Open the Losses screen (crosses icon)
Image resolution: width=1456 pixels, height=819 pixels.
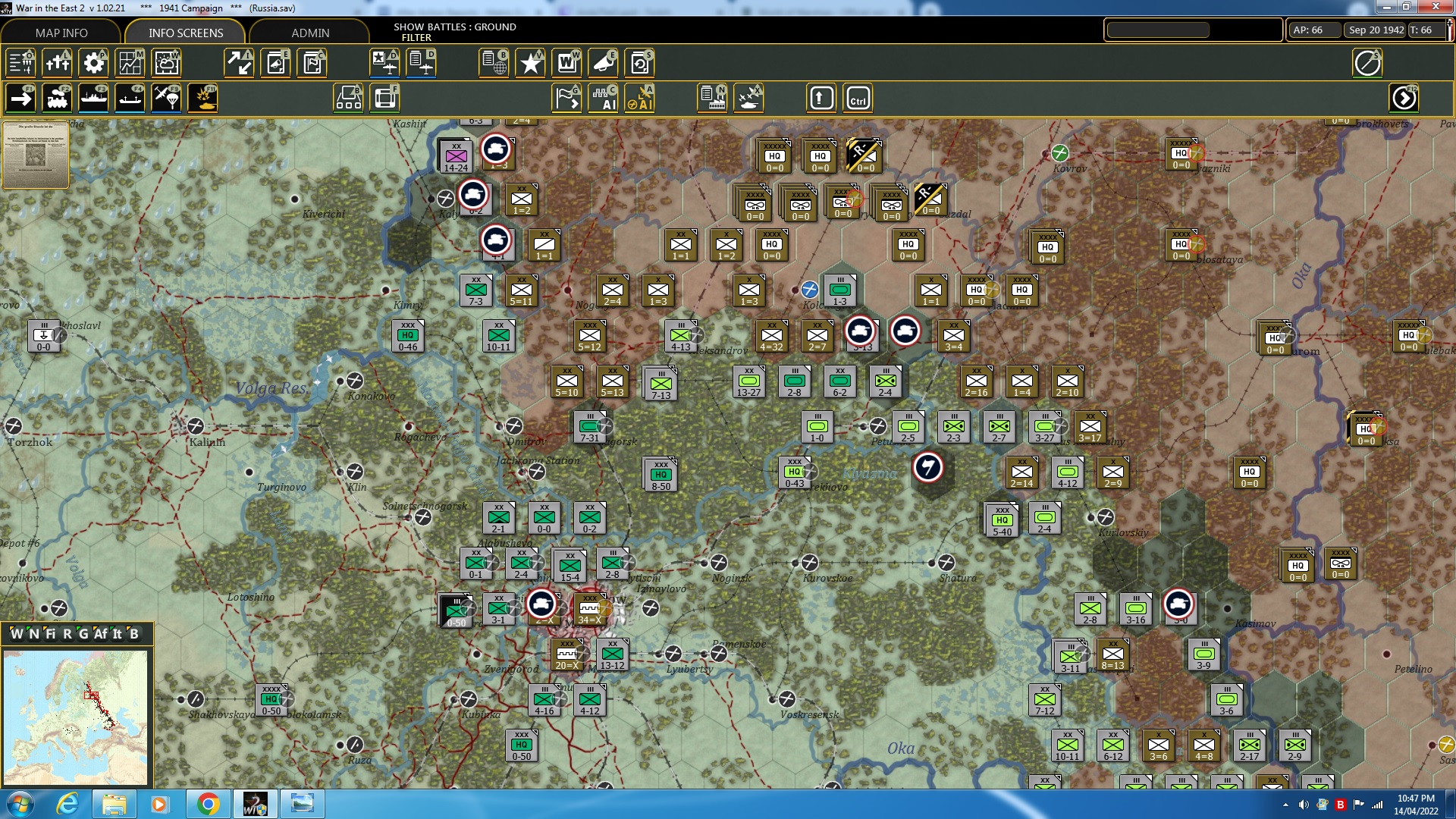pos(58,63)
